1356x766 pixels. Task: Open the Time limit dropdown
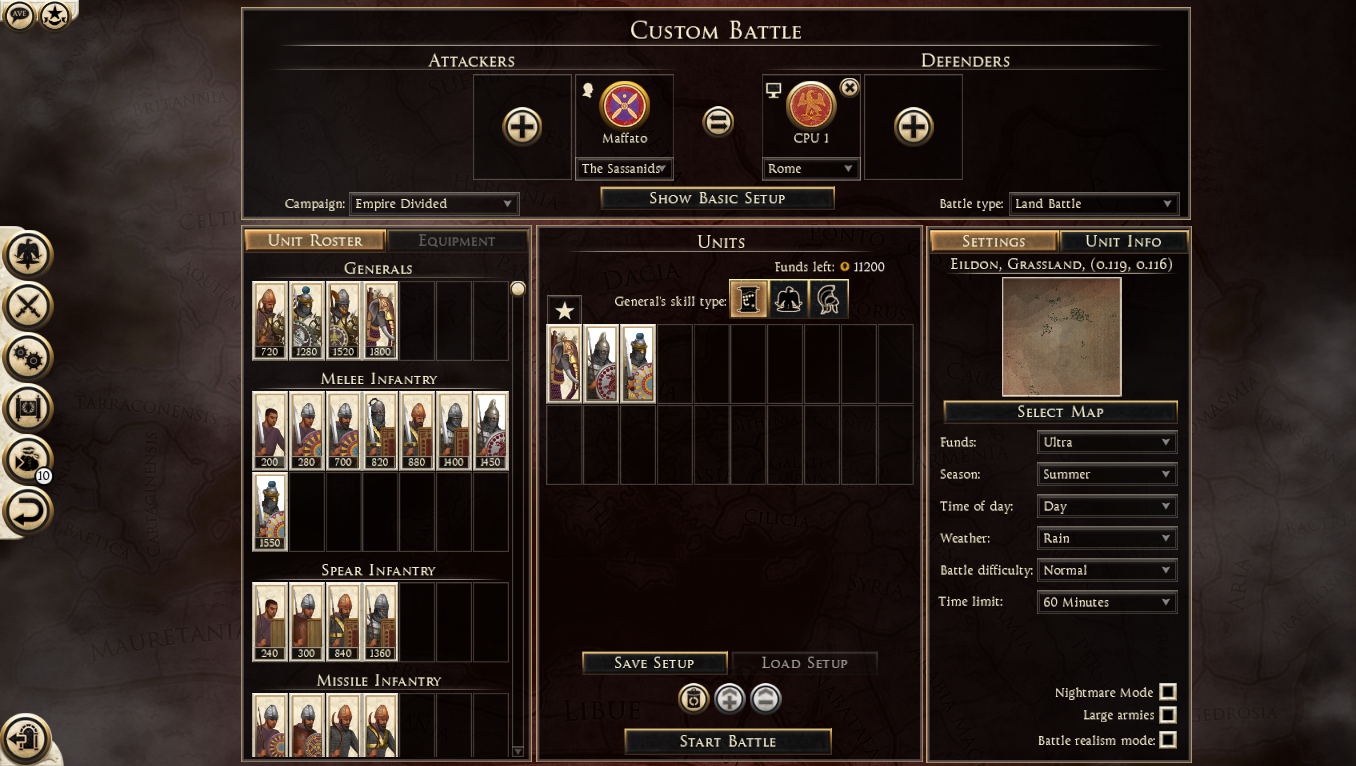tap(1107, 602)
